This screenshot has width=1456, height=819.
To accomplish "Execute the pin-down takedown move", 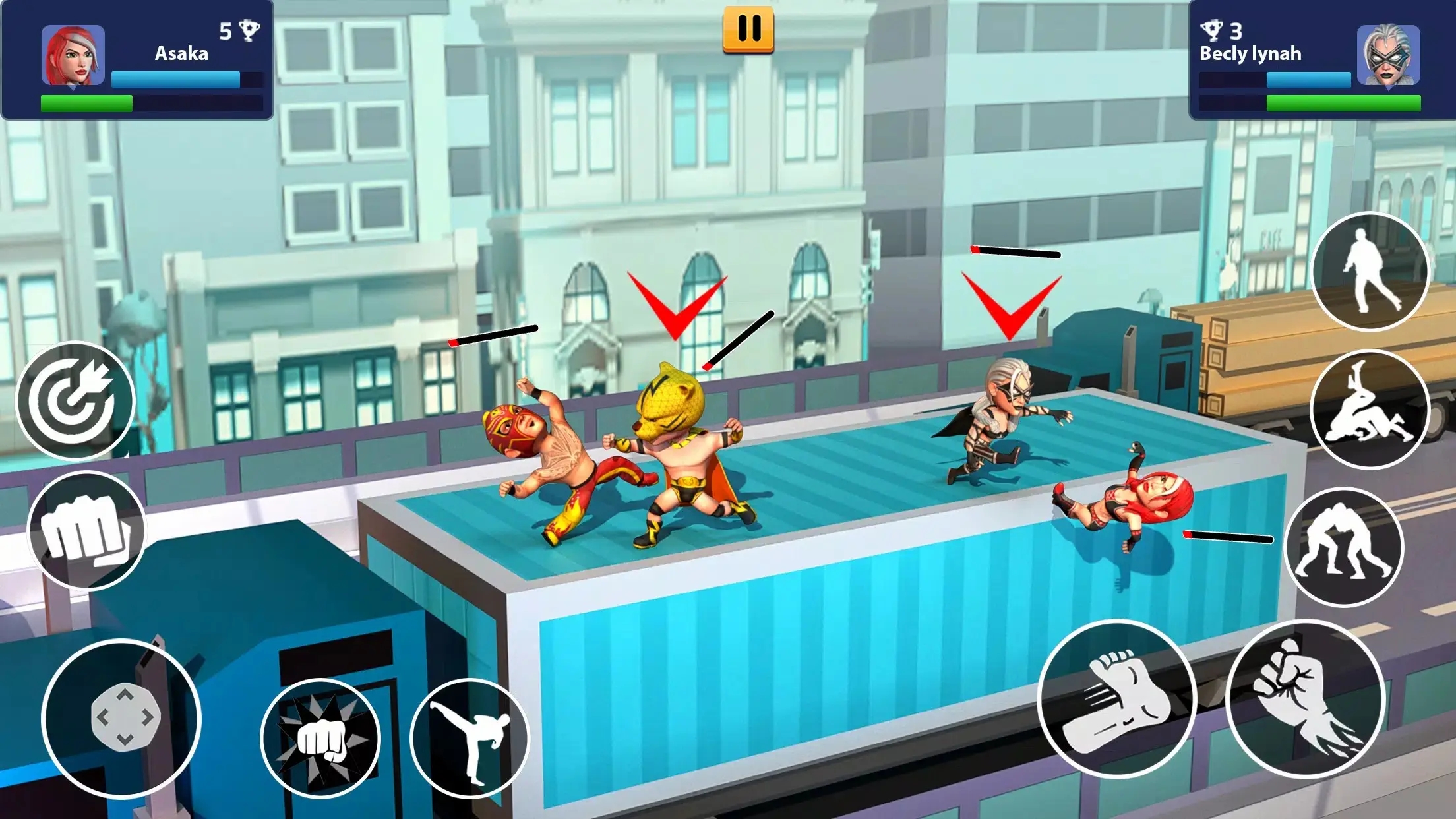I will pos(1369,409).
